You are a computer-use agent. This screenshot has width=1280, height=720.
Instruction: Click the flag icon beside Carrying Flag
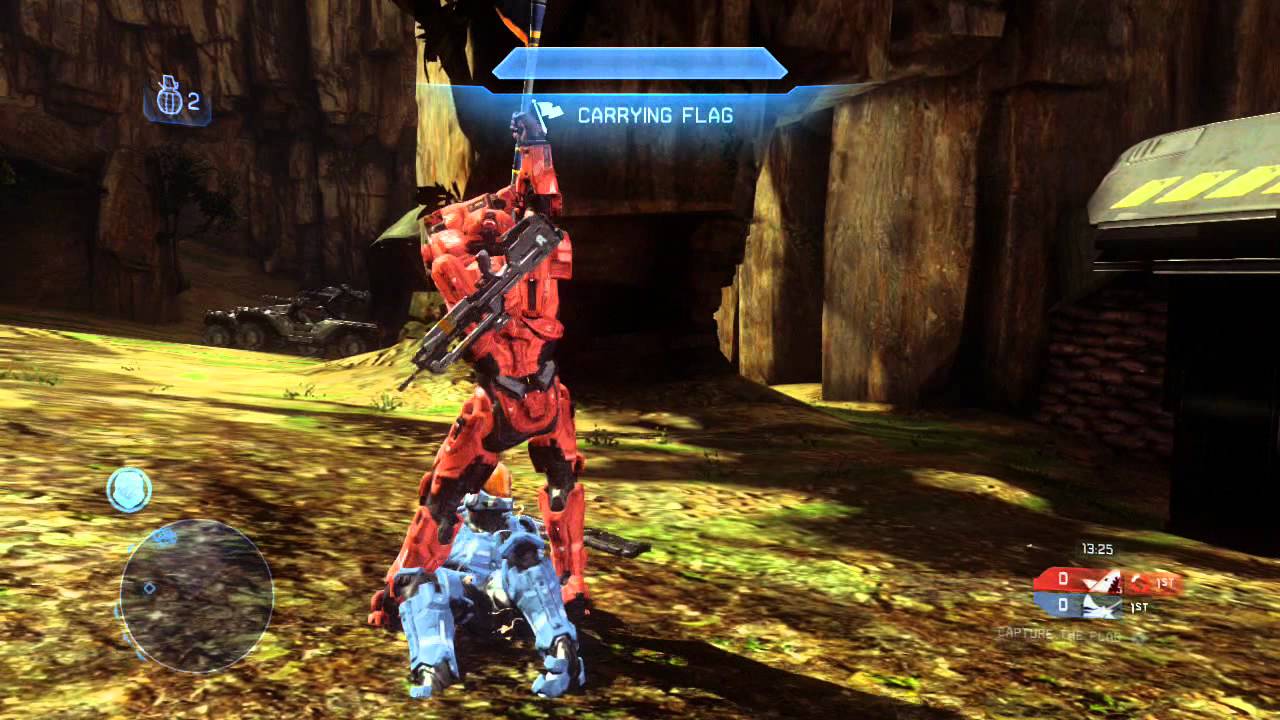(549, 115)
